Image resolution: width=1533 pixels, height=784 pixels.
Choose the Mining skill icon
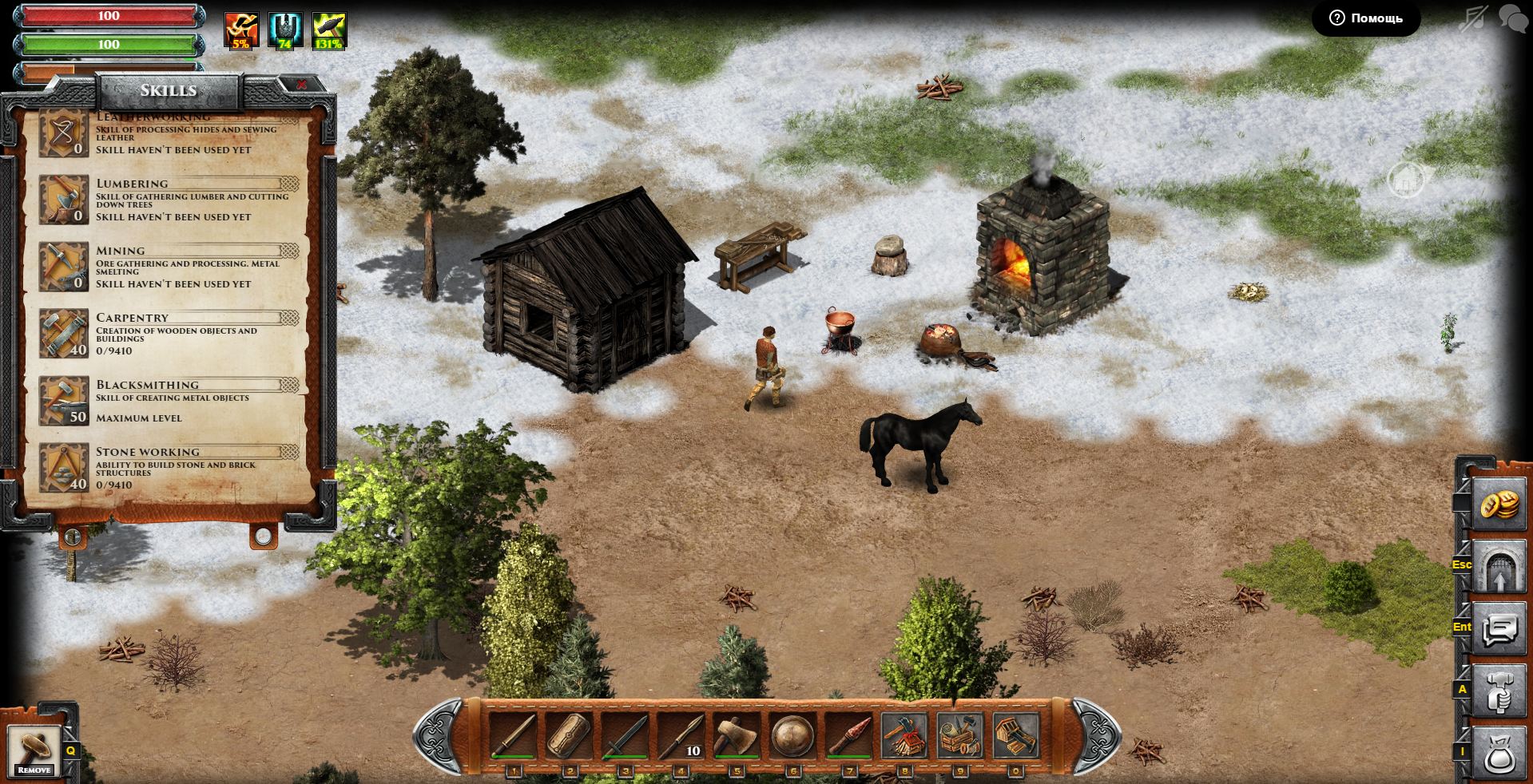coord(64,267)
